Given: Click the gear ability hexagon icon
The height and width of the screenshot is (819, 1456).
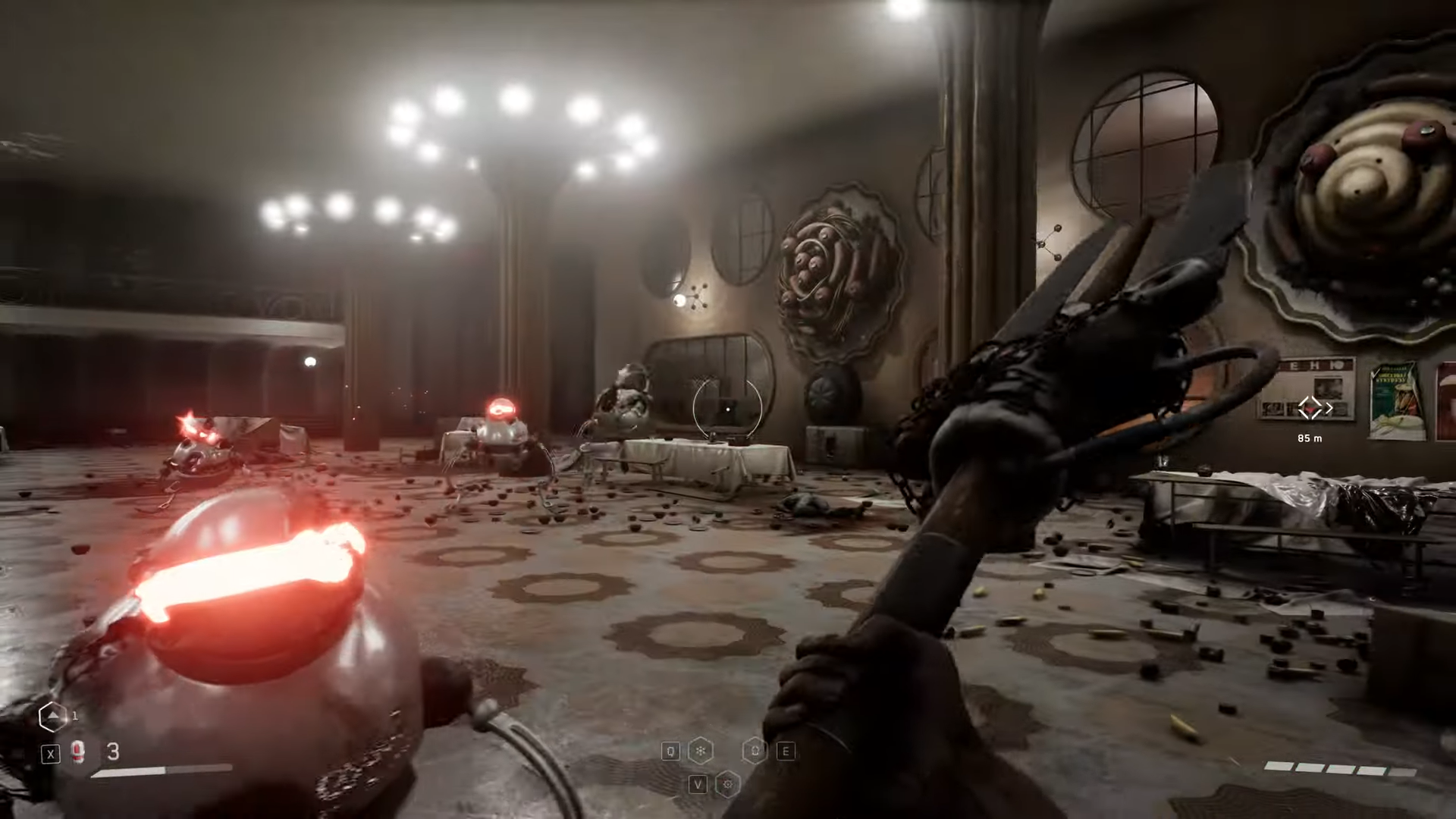Looking at the screenshot, I should coord(728,785).
